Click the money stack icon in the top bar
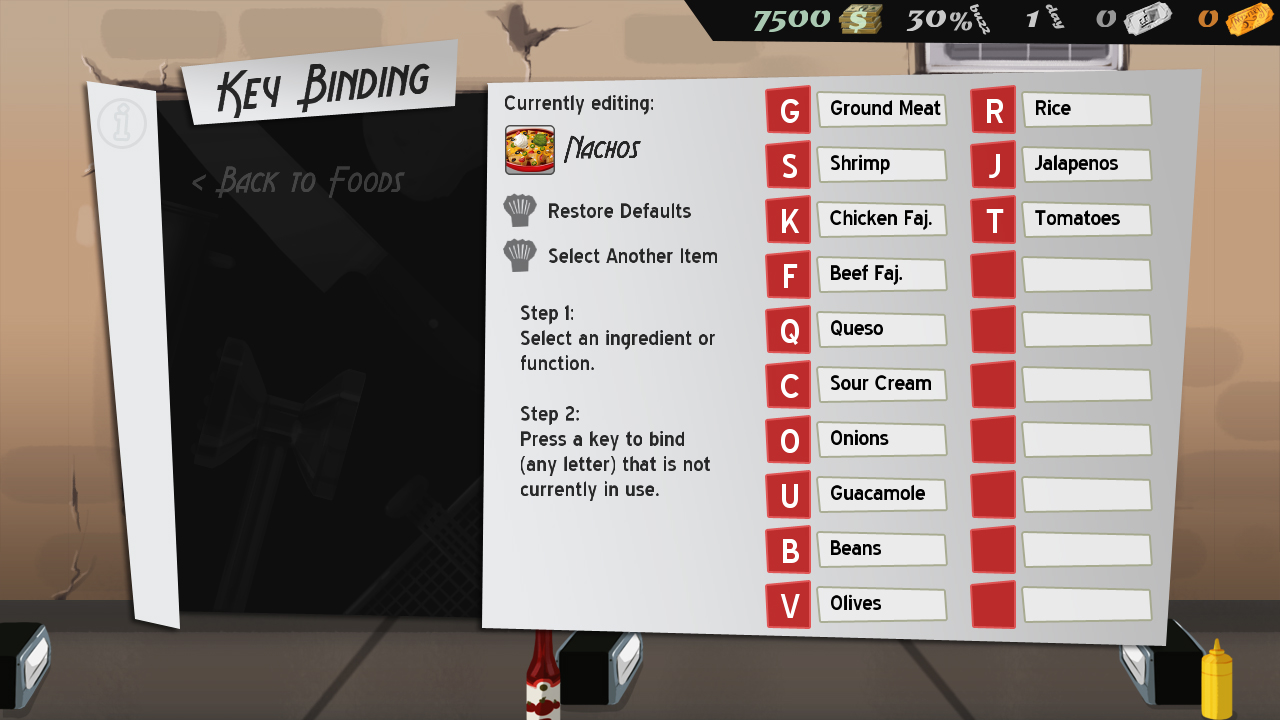1280x720 pixels. click(x=860, y=19)
